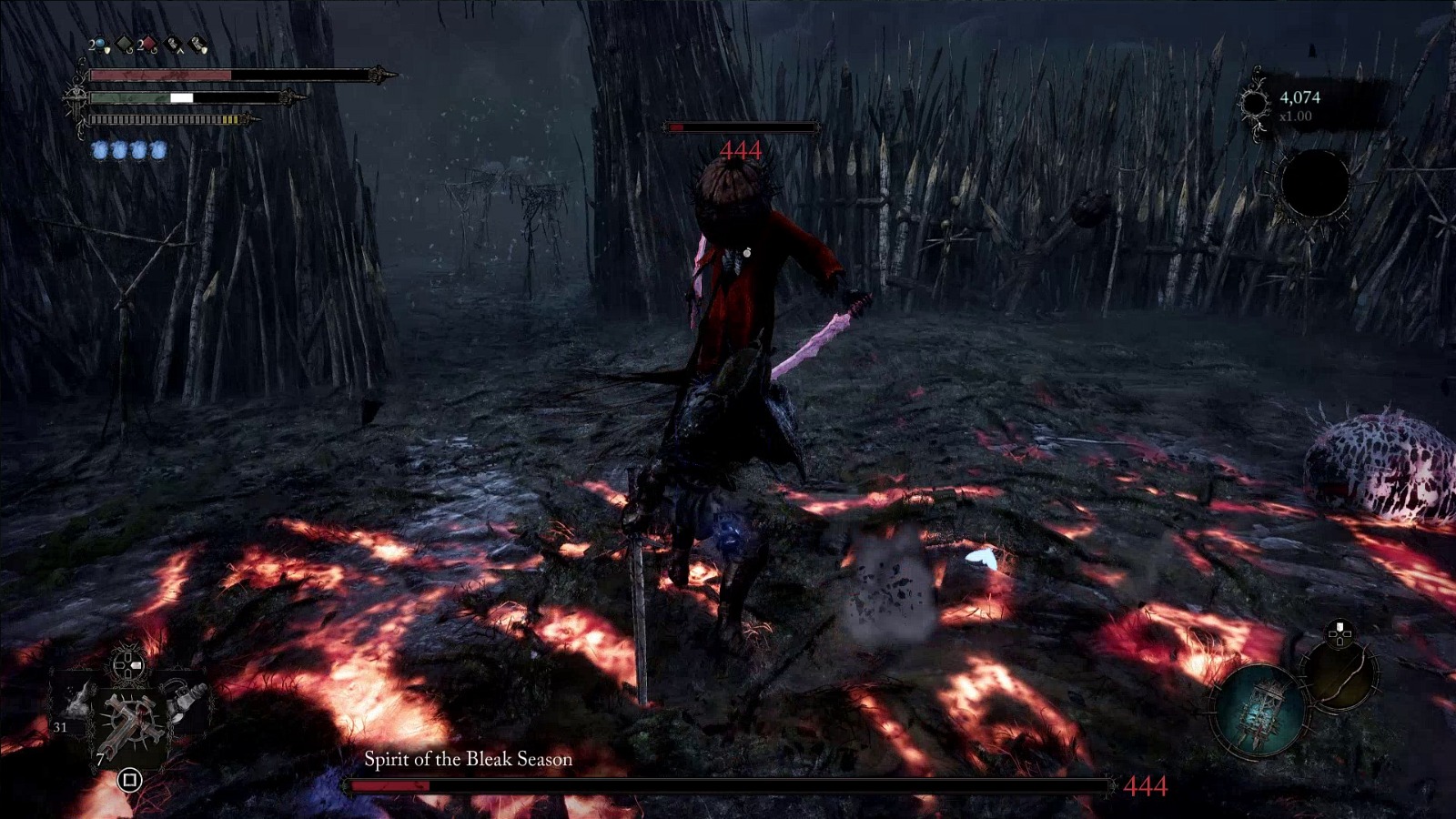Click the smoke item slot showing 31
Screen dimensions: 1456x819
[76, 704]
